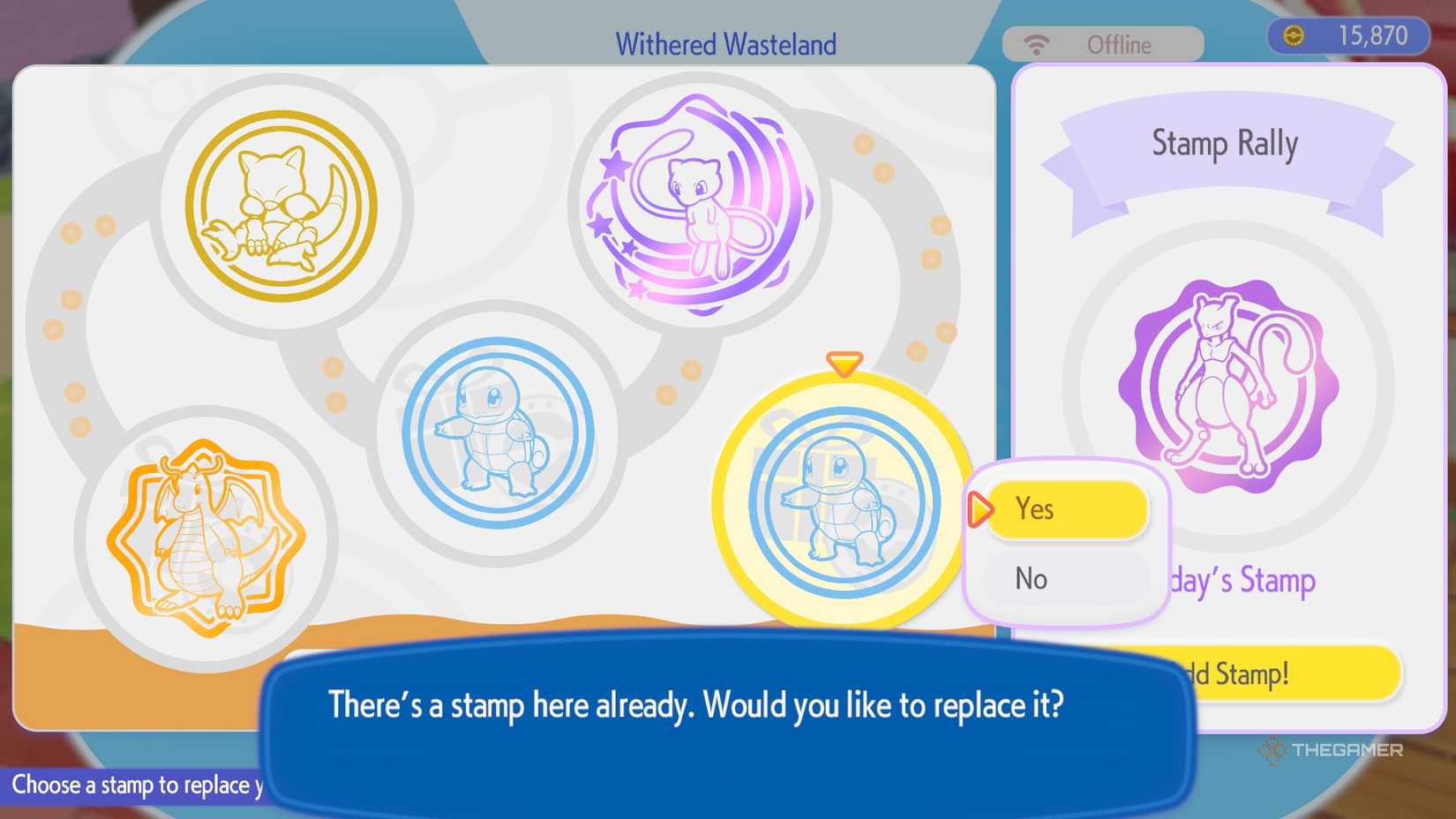Click the orange triangle marker above the selected stamp
Image resolution: width=1456 pixels, height=819 pixels.
click(843, 362)
